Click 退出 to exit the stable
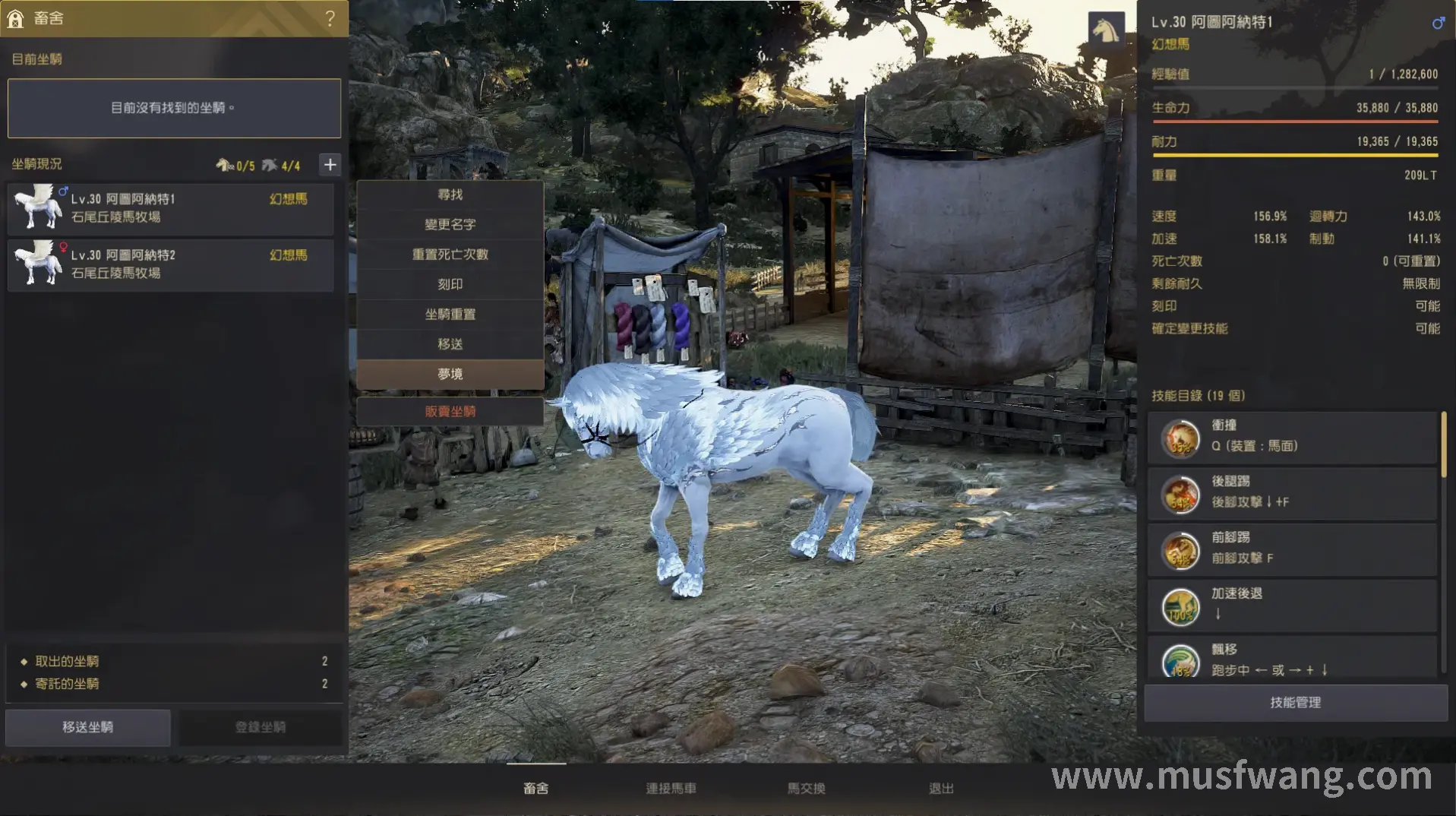Screen dimensions: 1456x816 [941, 789]
